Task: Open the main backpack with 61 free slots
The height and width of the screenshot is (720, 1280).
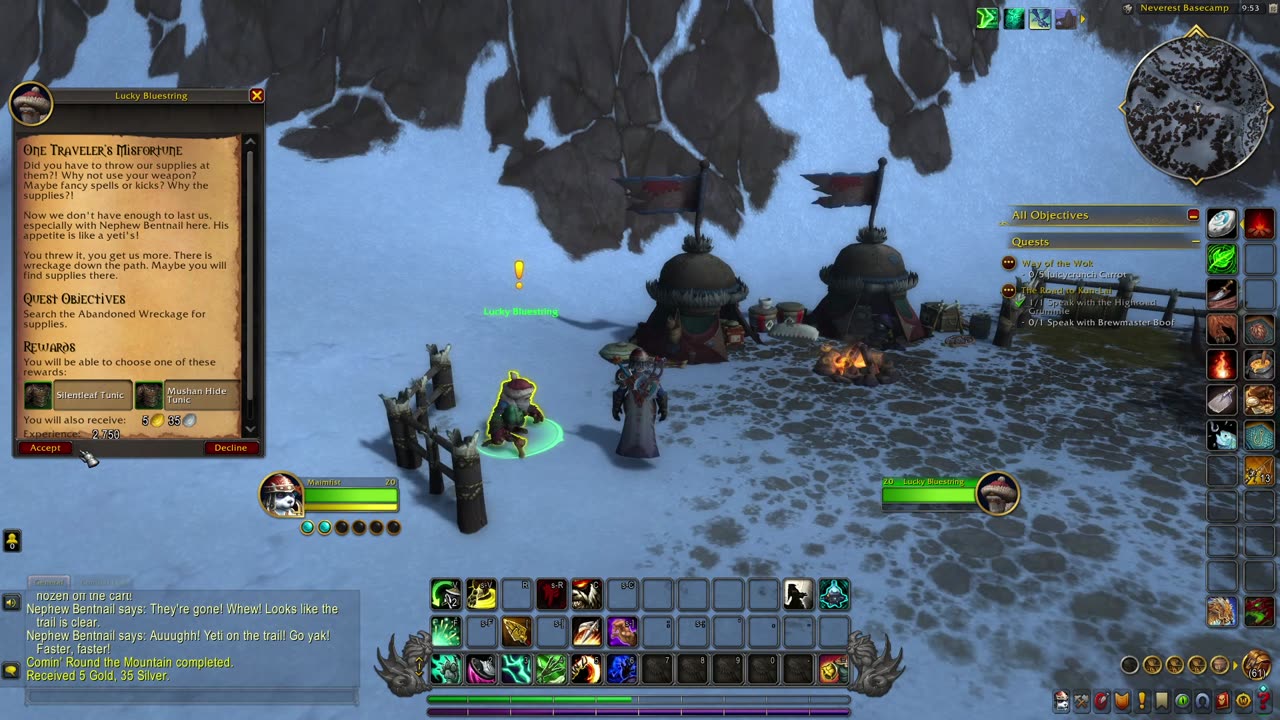Action: pyautogui.click(x=1256, y=665)
